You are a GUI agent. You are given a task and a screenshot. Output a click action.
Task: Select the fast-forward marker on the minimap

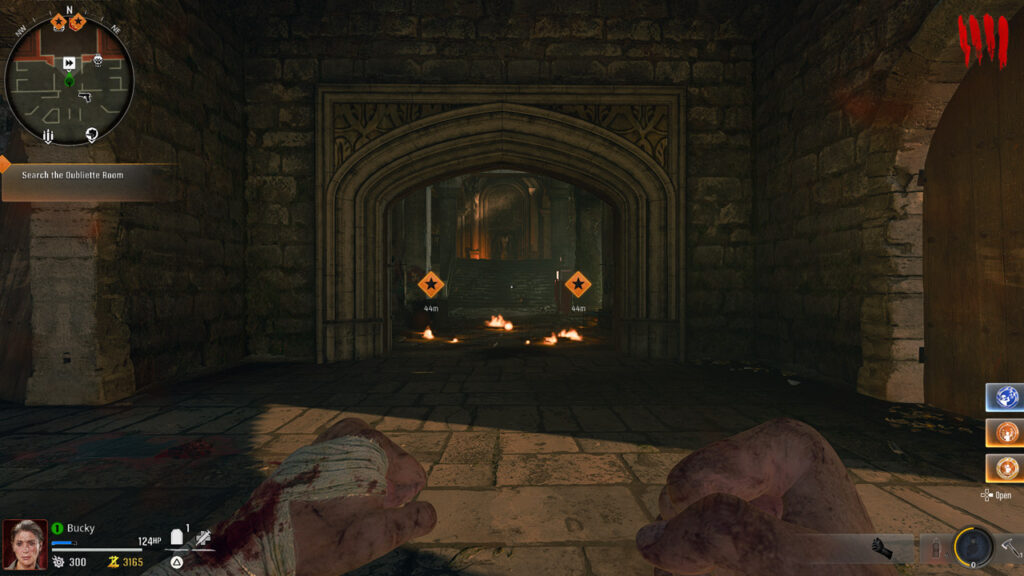69,63
